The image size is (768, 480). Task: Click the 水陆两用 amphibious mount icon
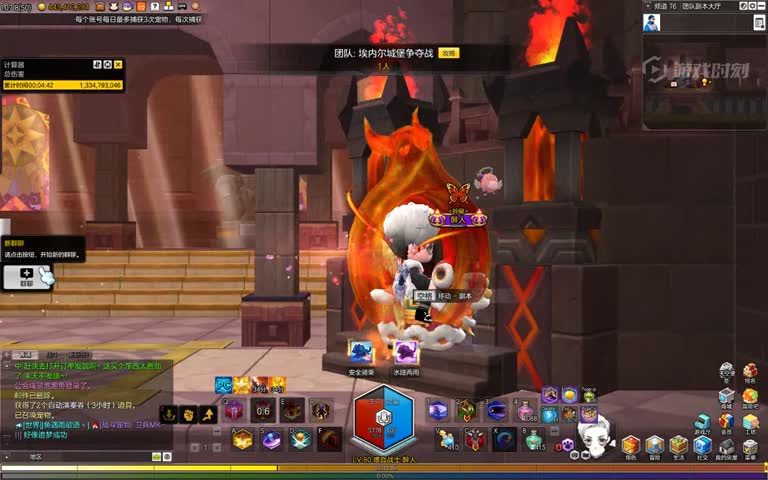click(x=405, y=352)
